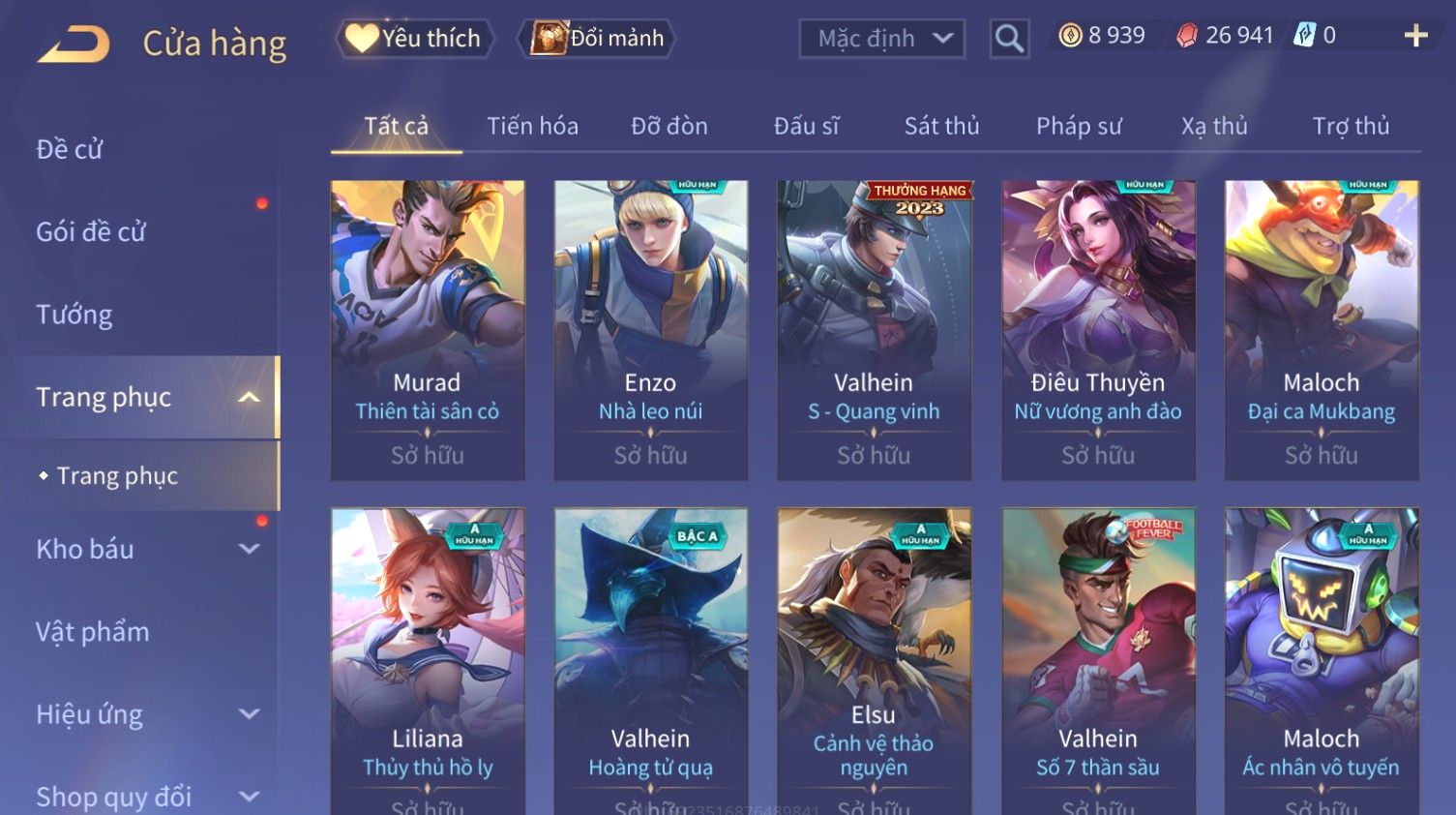
Task: Select the Đỡ đòn category tab
Action: click(x=669, y=126)
